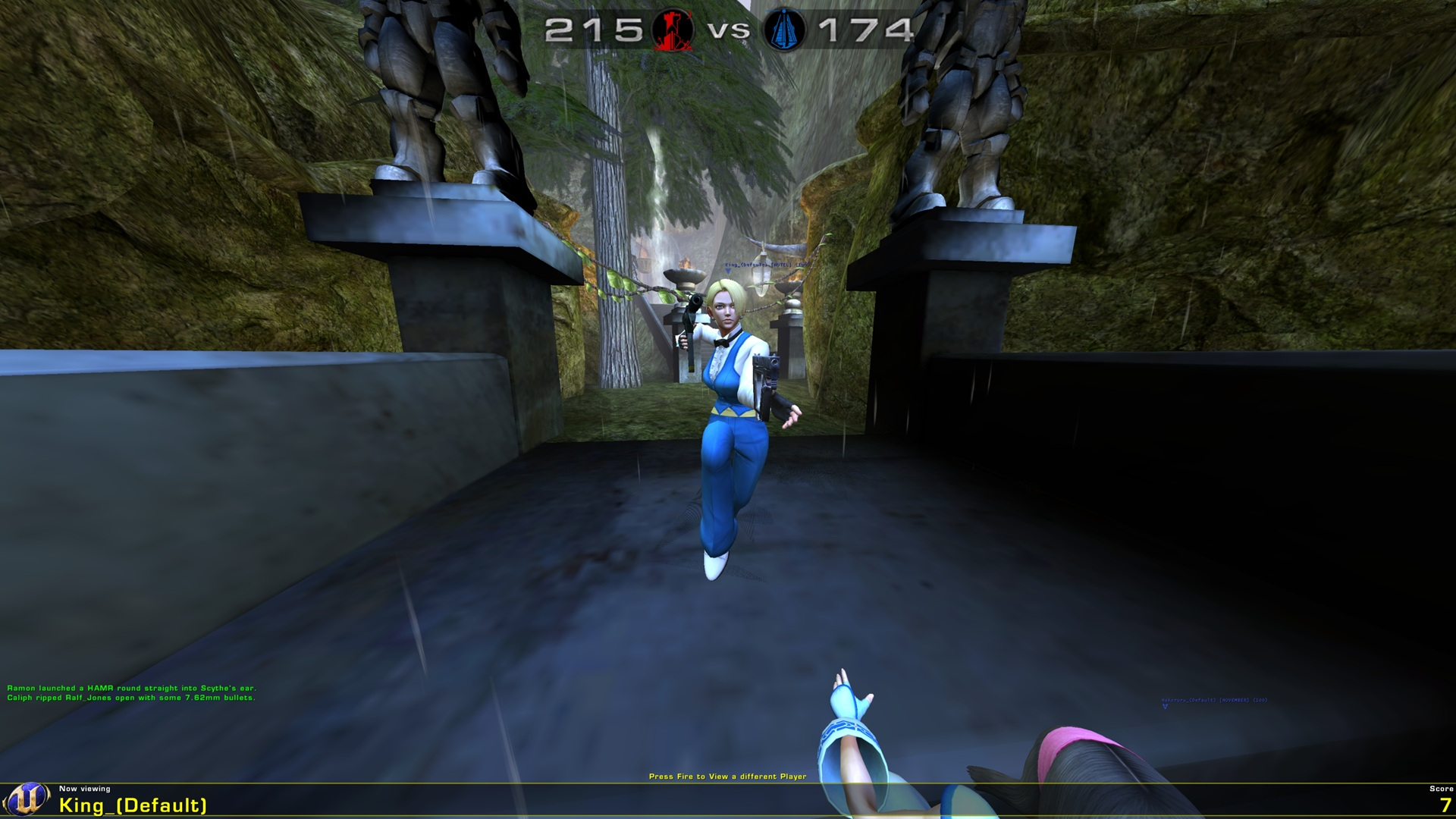
Task: Toggle King_(Default) nameplate above the player
Action: coord(766,265)
